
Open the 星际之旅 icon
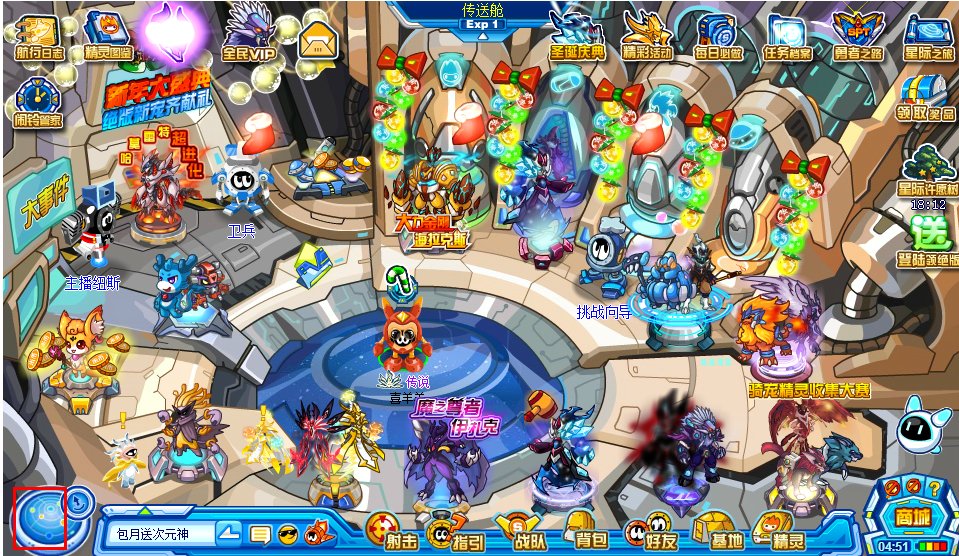(928, 33)
